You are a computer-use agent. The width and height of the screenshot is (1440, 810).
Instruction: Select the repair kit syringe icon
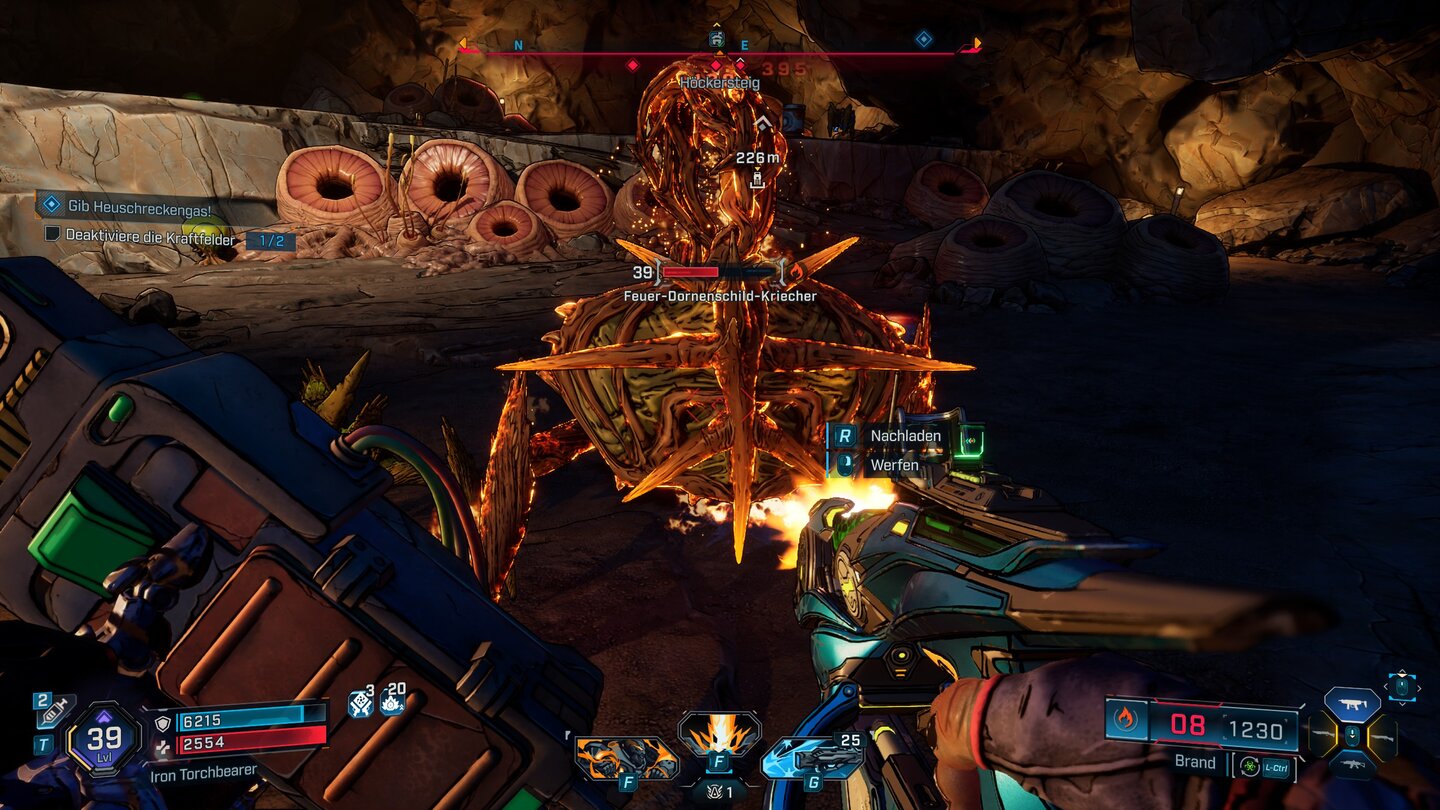pos(53,711)
